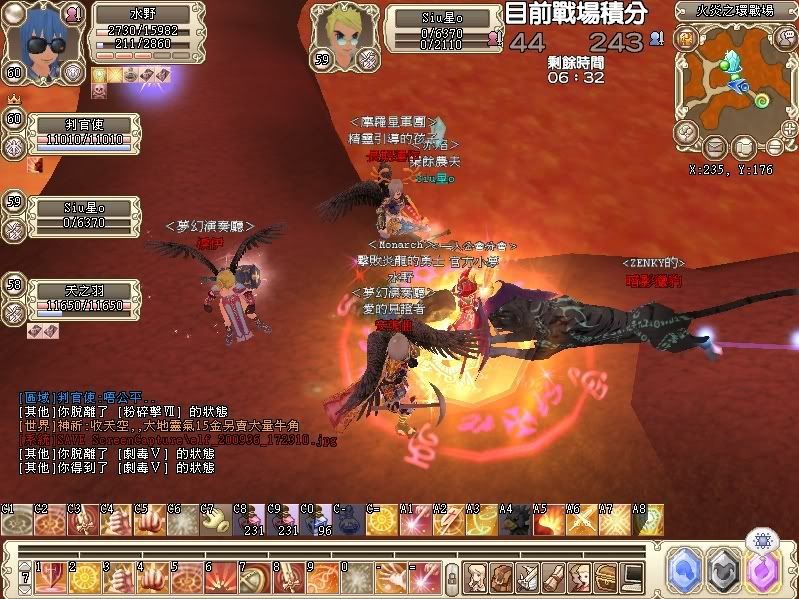This screenshot has width=799, height=599.
Task: Toggle the hotbar lock icon
Action: click(451, 578)
